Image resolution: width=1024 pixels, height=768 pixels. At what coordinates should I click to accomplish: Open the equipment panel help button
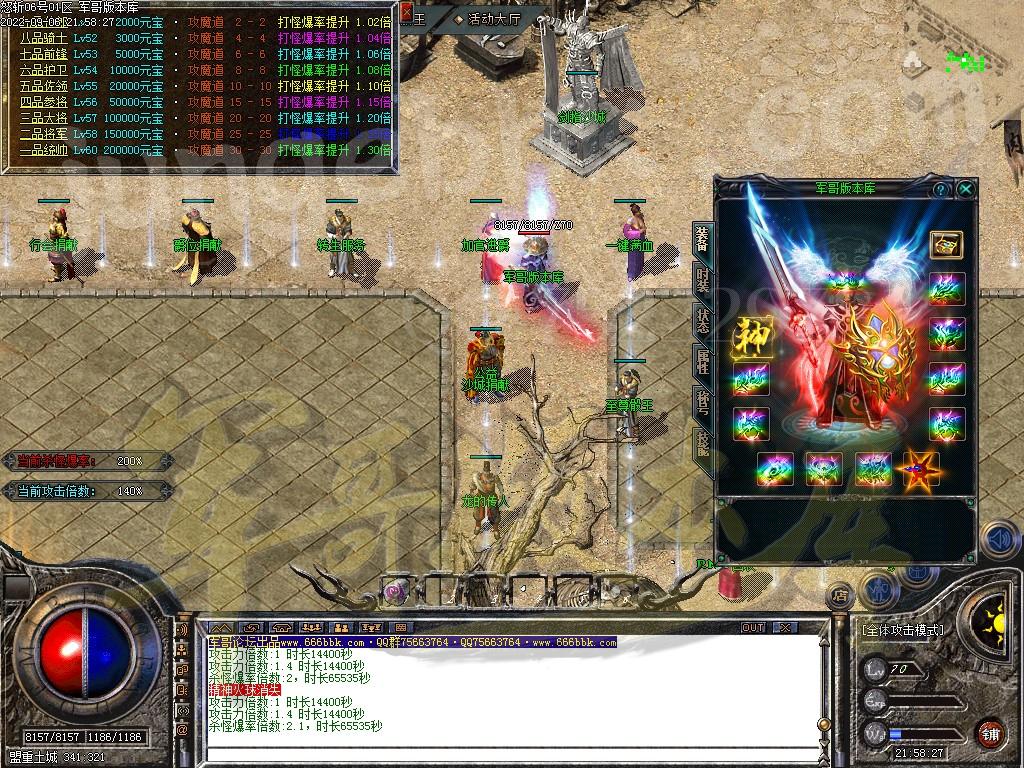coord(940,188)
